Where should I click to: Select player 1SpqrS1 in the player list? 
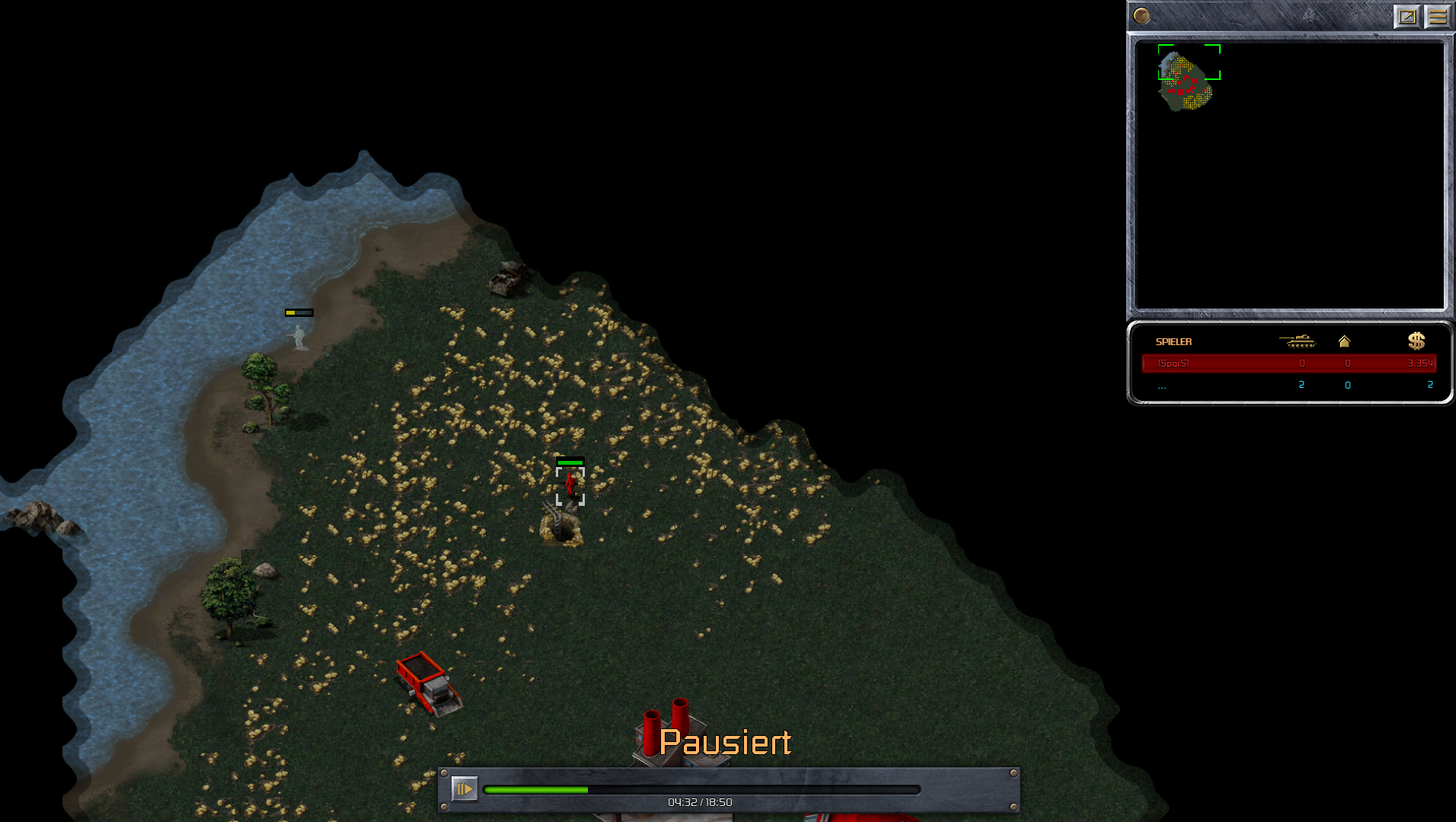point(1288,363)
